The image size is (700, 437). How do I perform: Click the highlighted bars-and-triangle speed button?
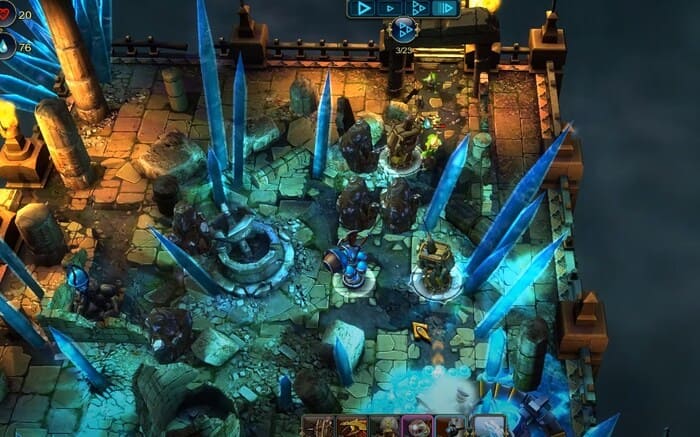tap(445, 8)
